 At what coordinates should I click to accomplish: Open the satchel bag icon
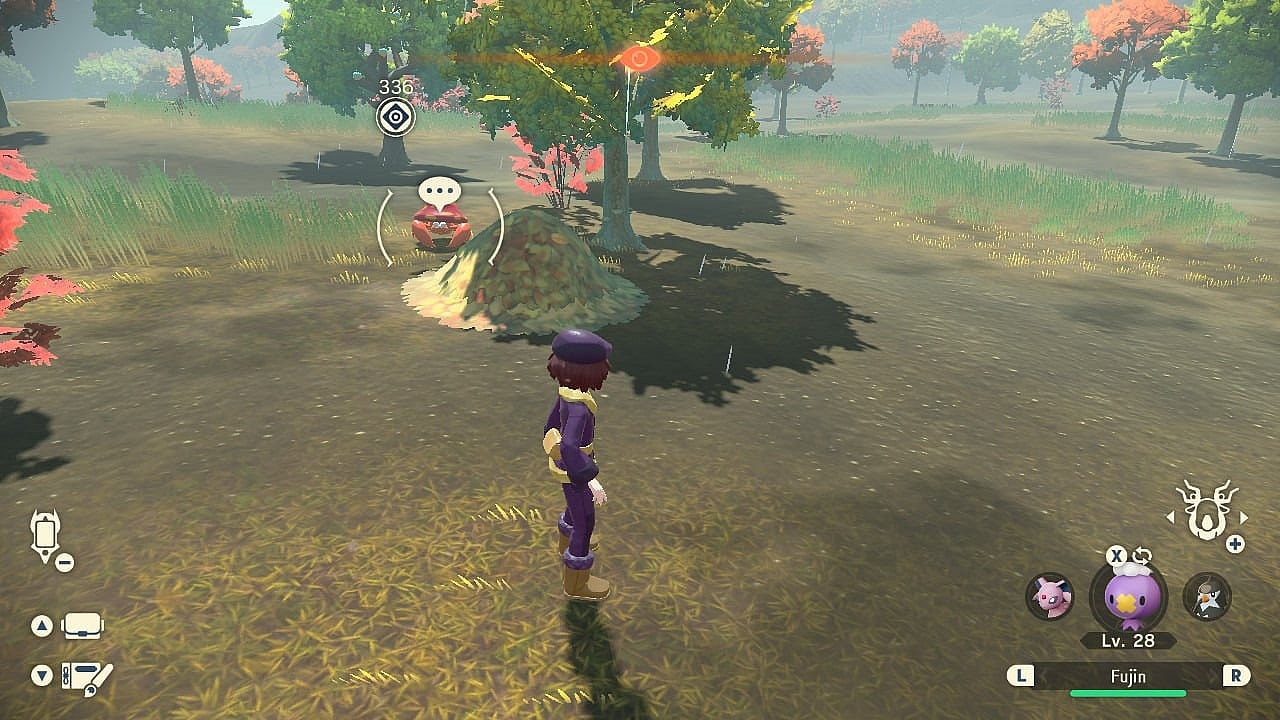tap(82, 626)
